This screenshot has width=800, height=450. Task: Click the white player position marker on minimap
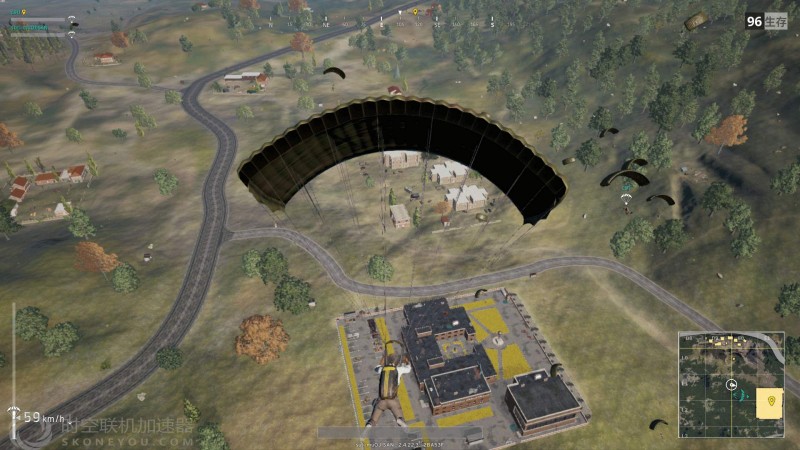click(x=732, y=384)
